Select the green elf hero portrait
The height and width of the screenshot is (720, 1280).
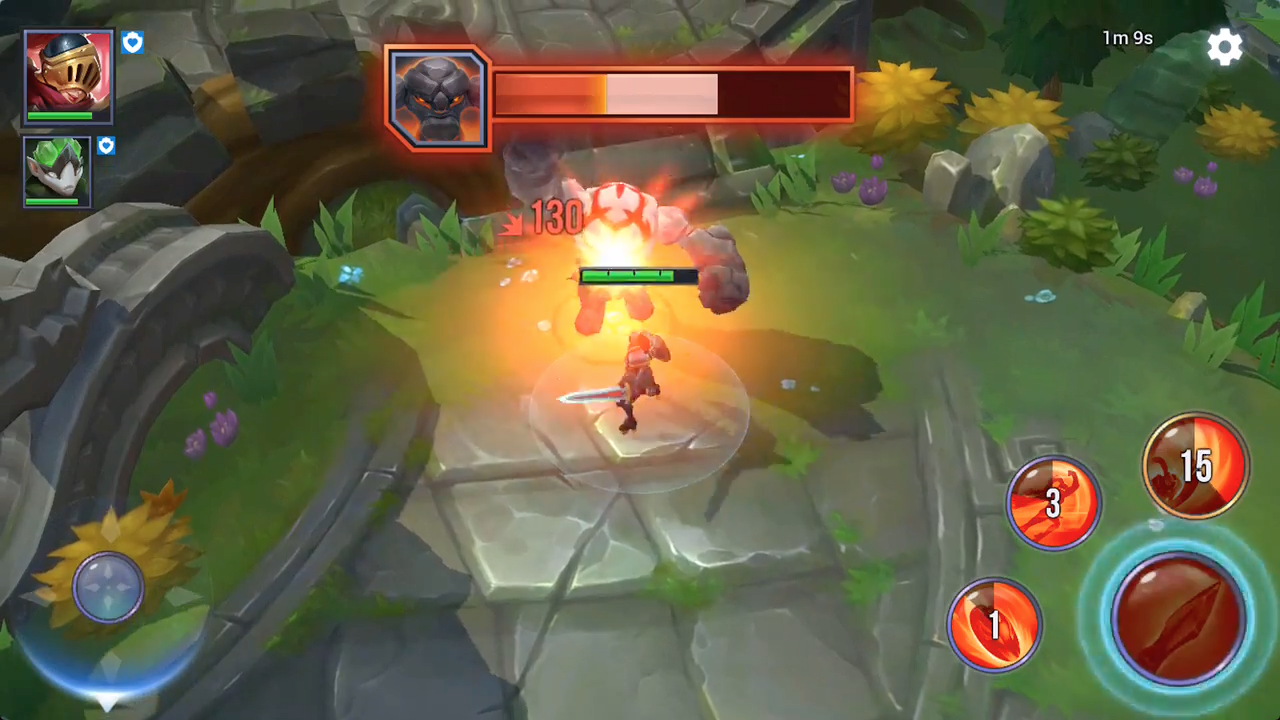tap(56, 170)
